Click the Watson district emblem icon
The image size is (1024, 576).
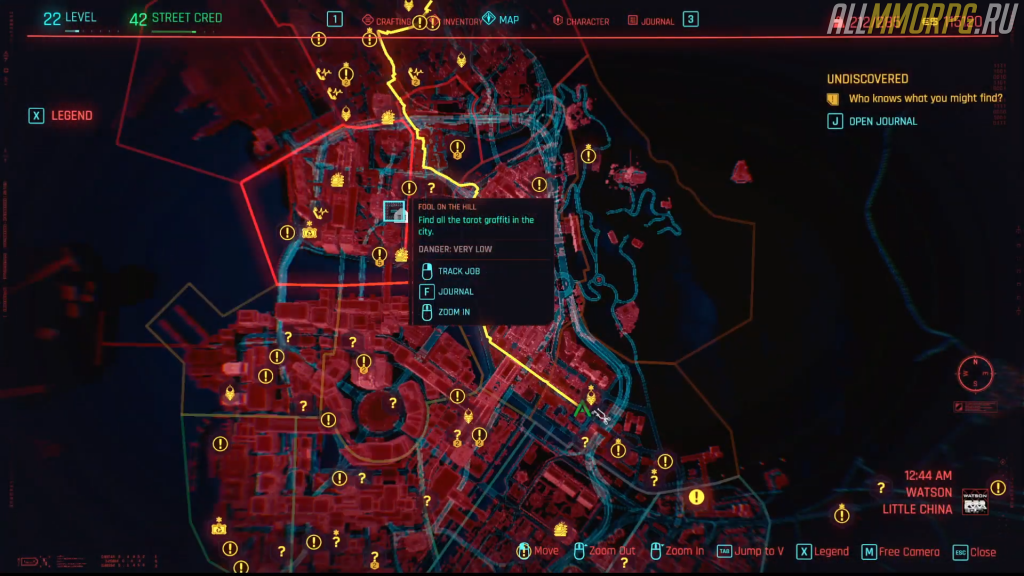(974, 500)
